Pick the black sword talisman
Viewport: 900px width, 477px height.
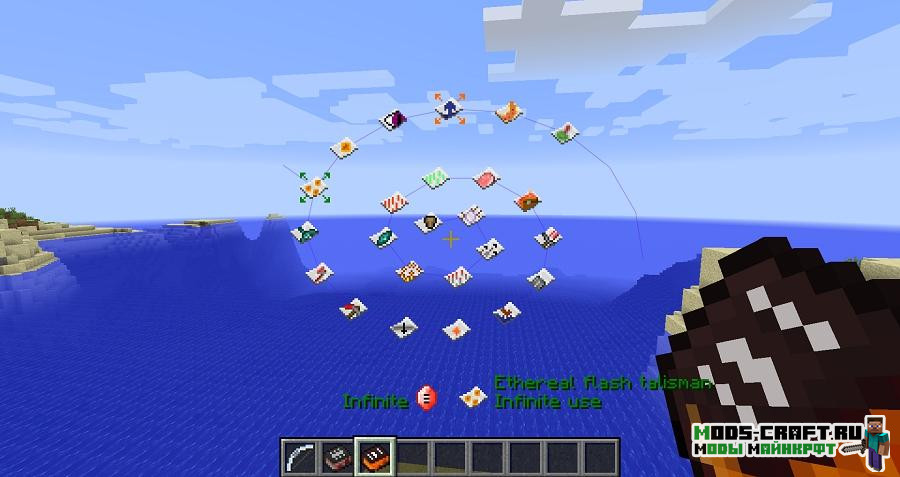[404, 326]
